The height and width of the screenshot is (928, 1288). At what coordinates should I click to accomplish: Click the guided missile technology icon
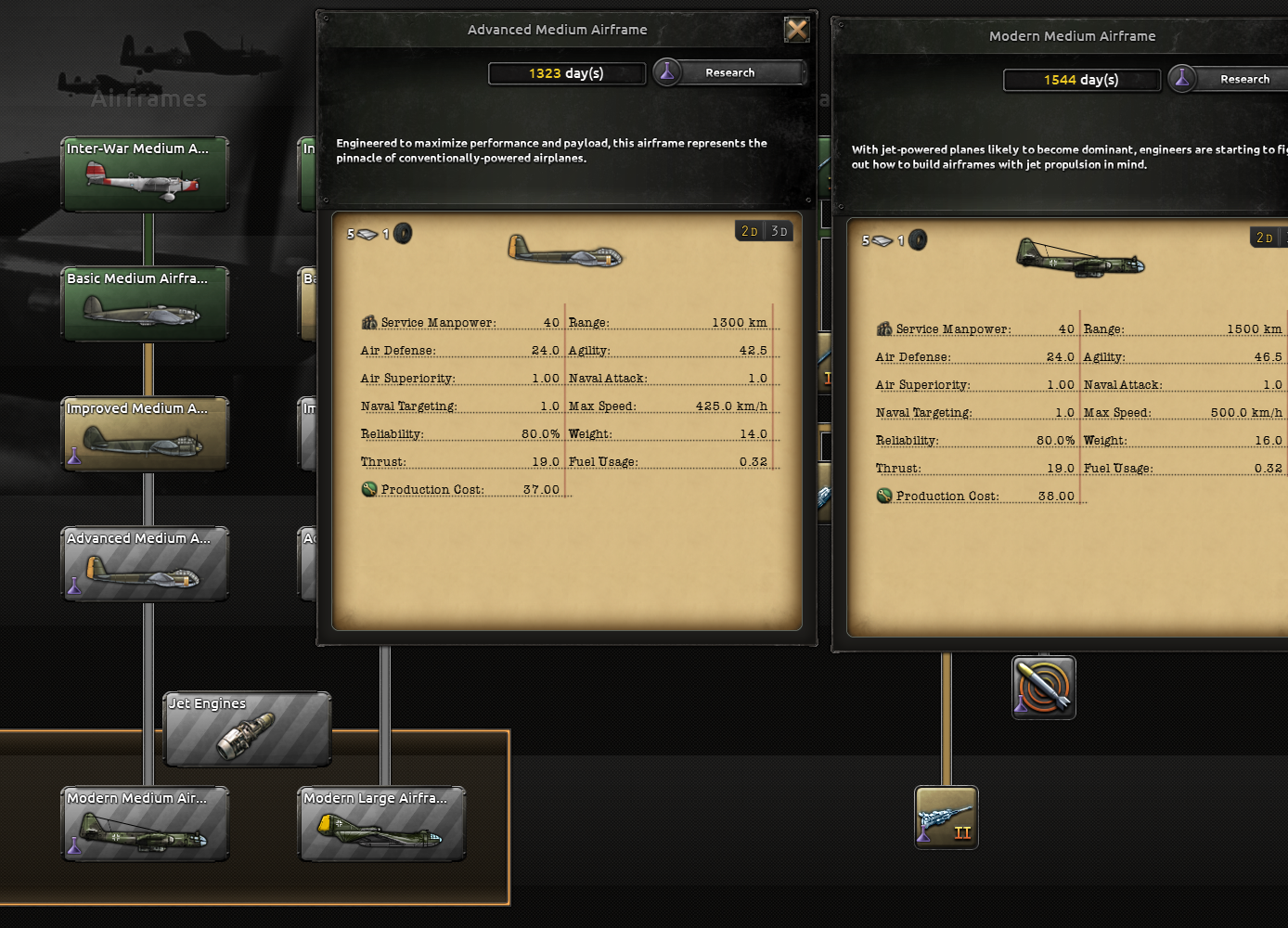pos(1043,687)
